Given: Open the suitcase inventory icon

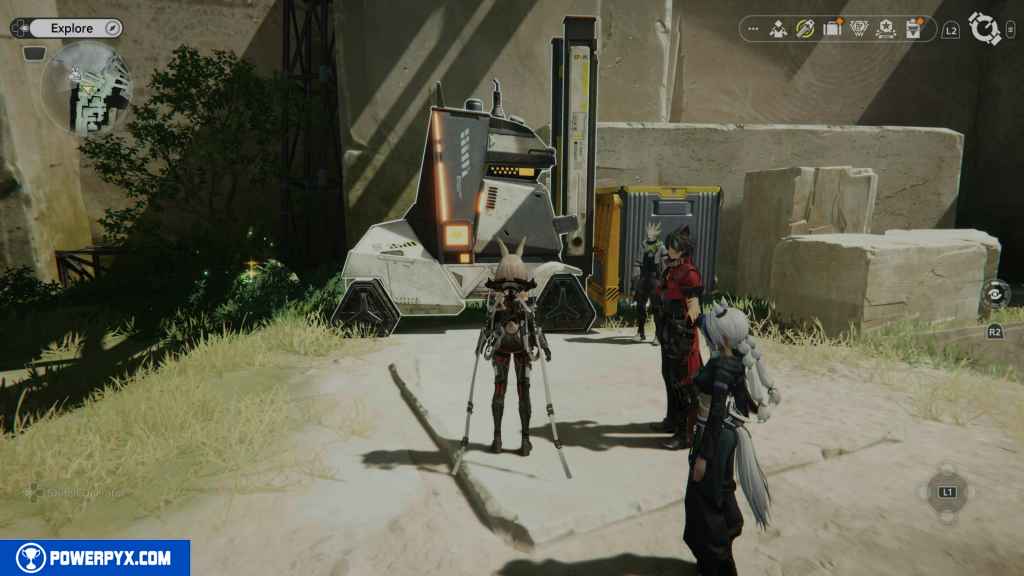Looking at the screenshot, I should click(x=832, y=29).
